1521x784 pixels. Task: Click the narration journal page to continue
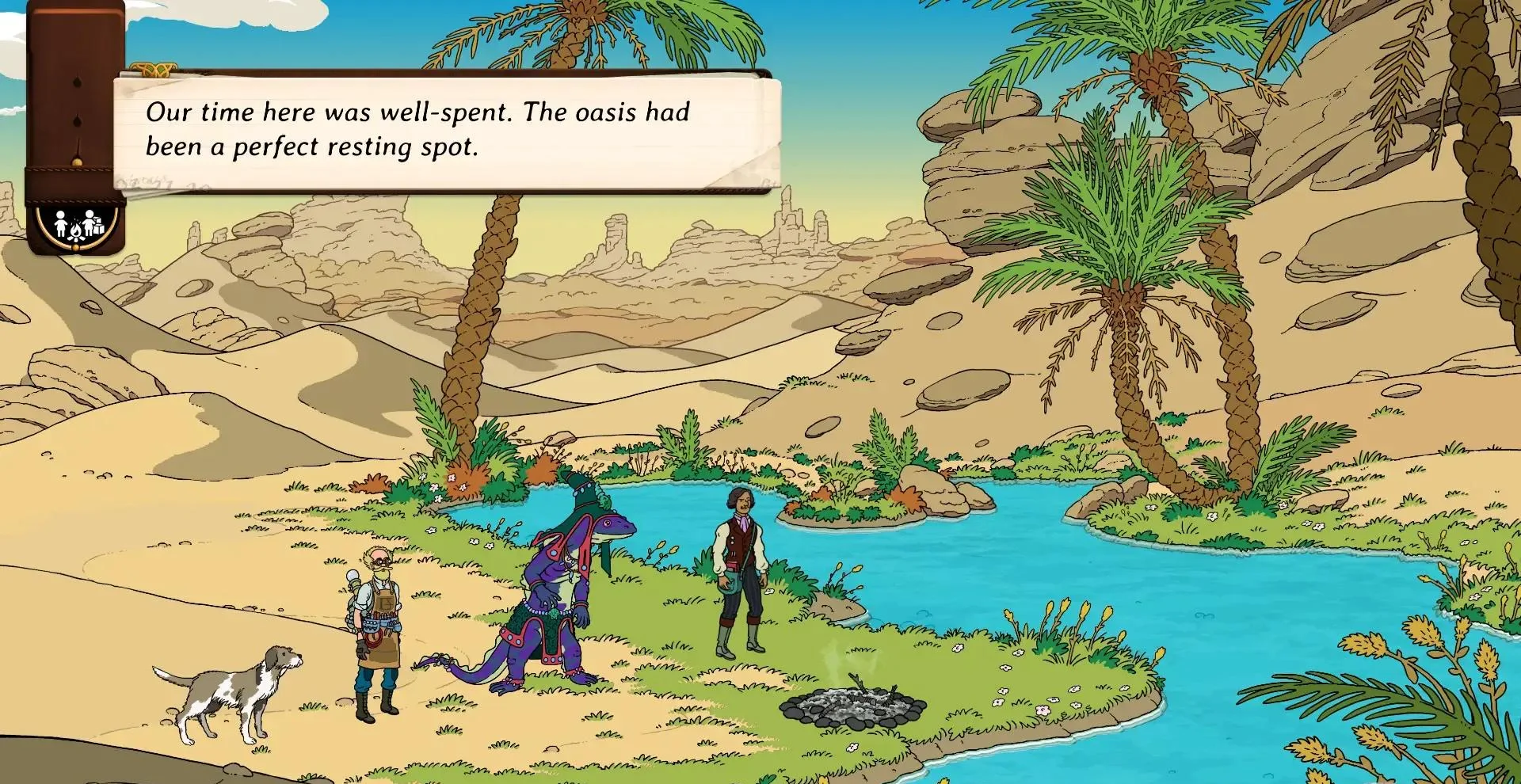(448, 131)
